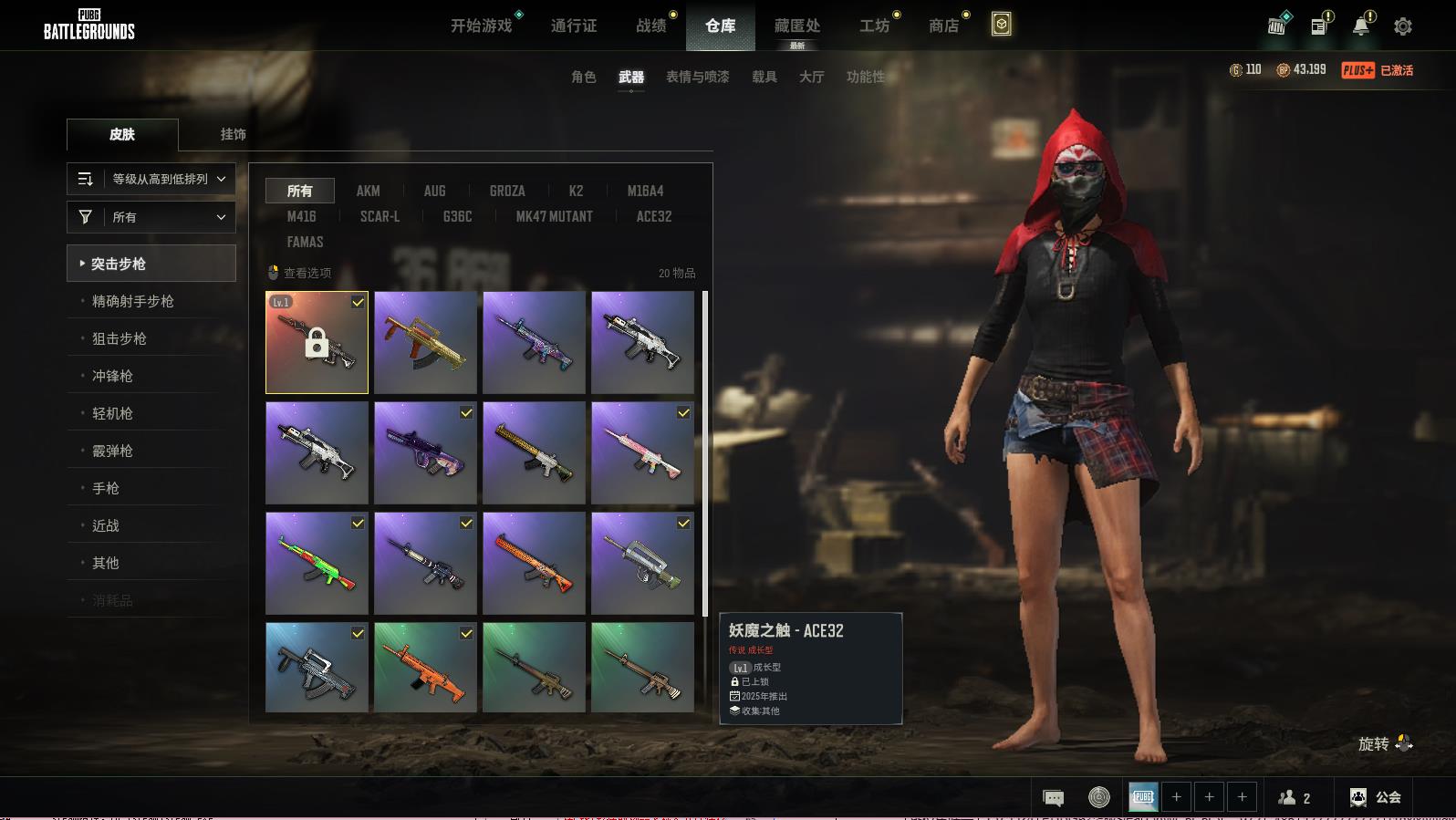
Task: Filter weapon skins by M416
Action: [301, 216]
